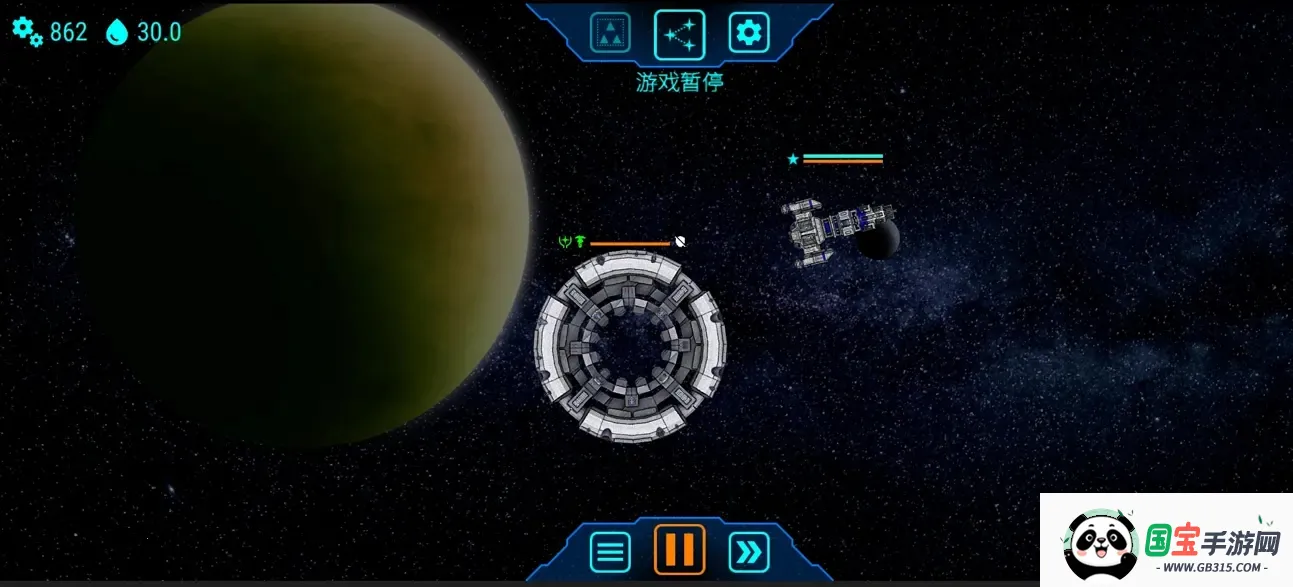Click the dimmed fleet formation button

pos(609,34)
